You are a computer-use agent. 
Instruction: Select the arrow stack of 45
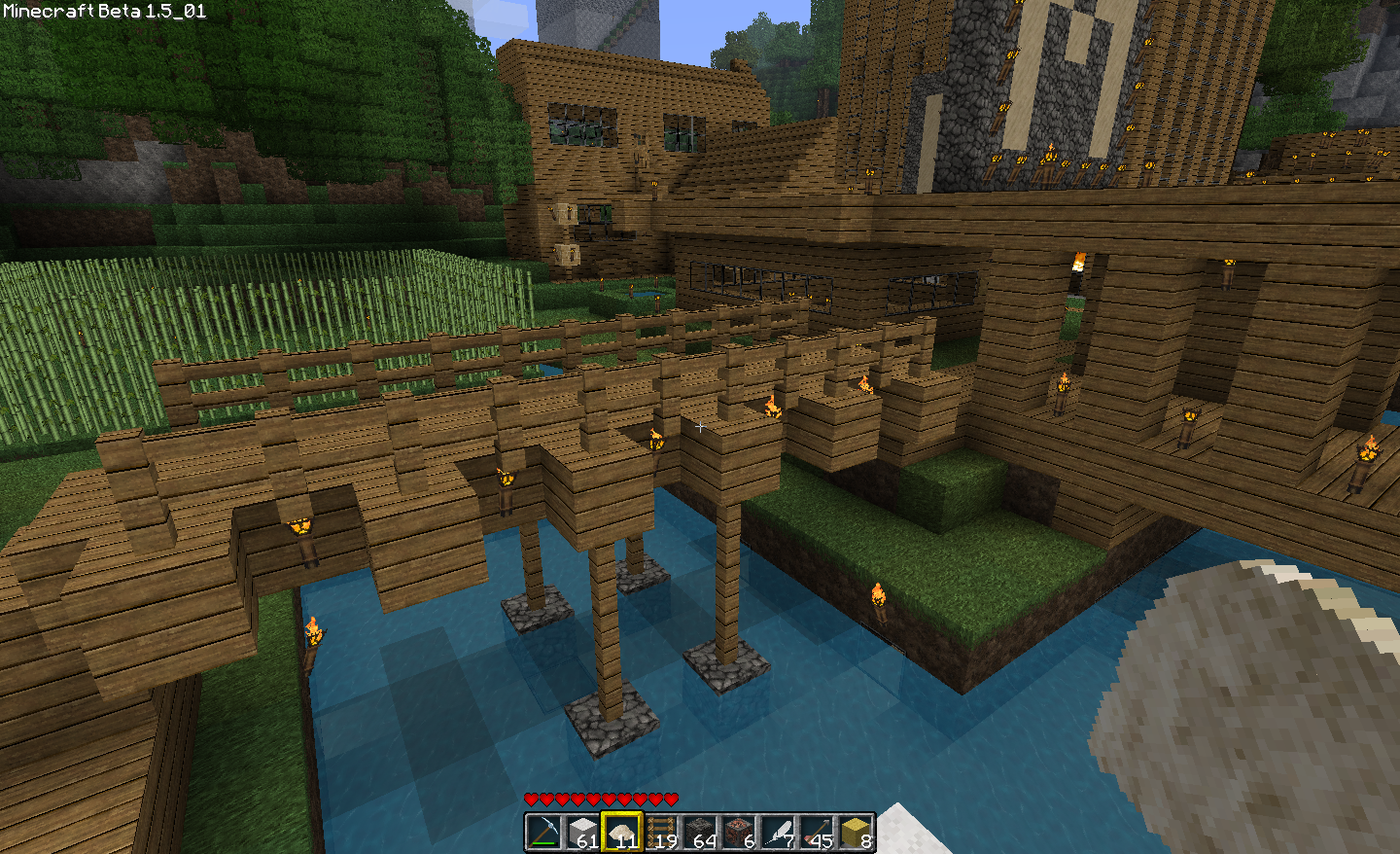point(816,833)
